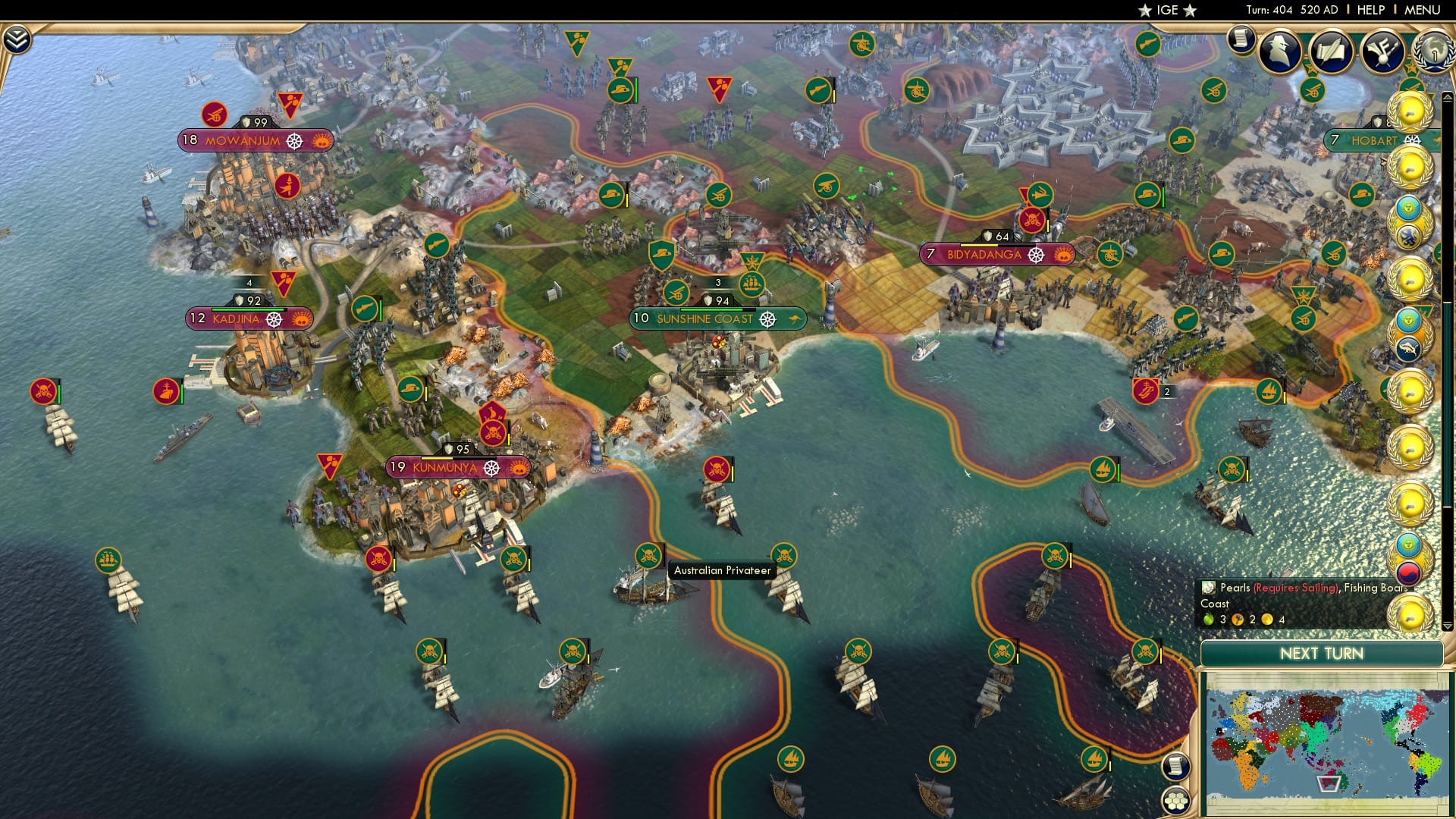Click HELP in the top bar

(1371, 9)
